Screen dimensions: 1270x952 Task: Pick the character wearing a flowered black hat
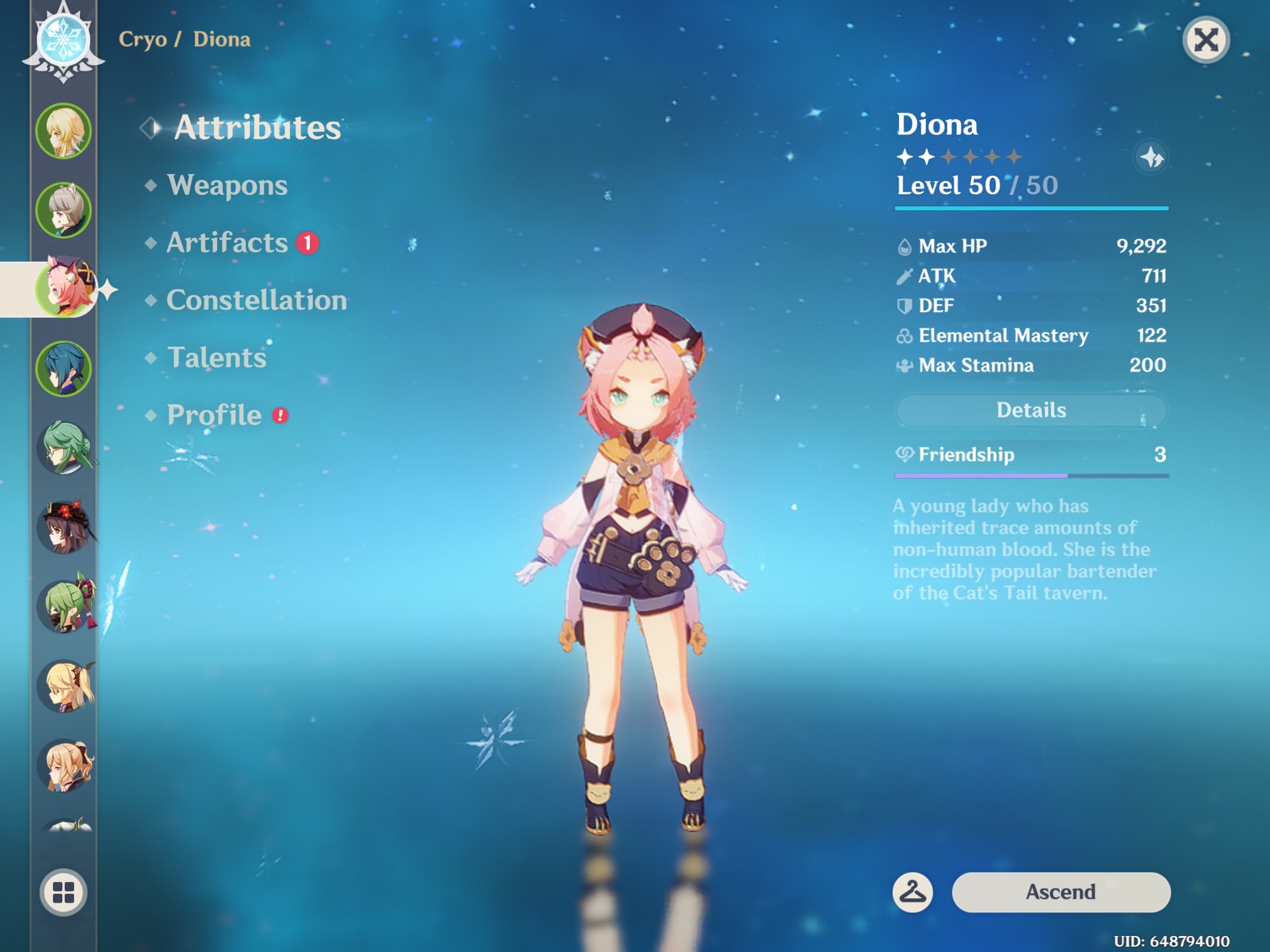coord(63,528)
